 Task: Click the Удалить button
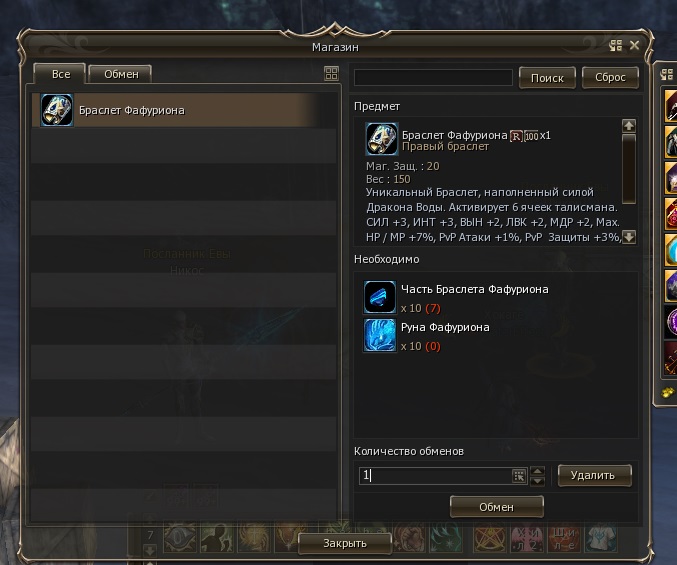(x=594, y=475)
